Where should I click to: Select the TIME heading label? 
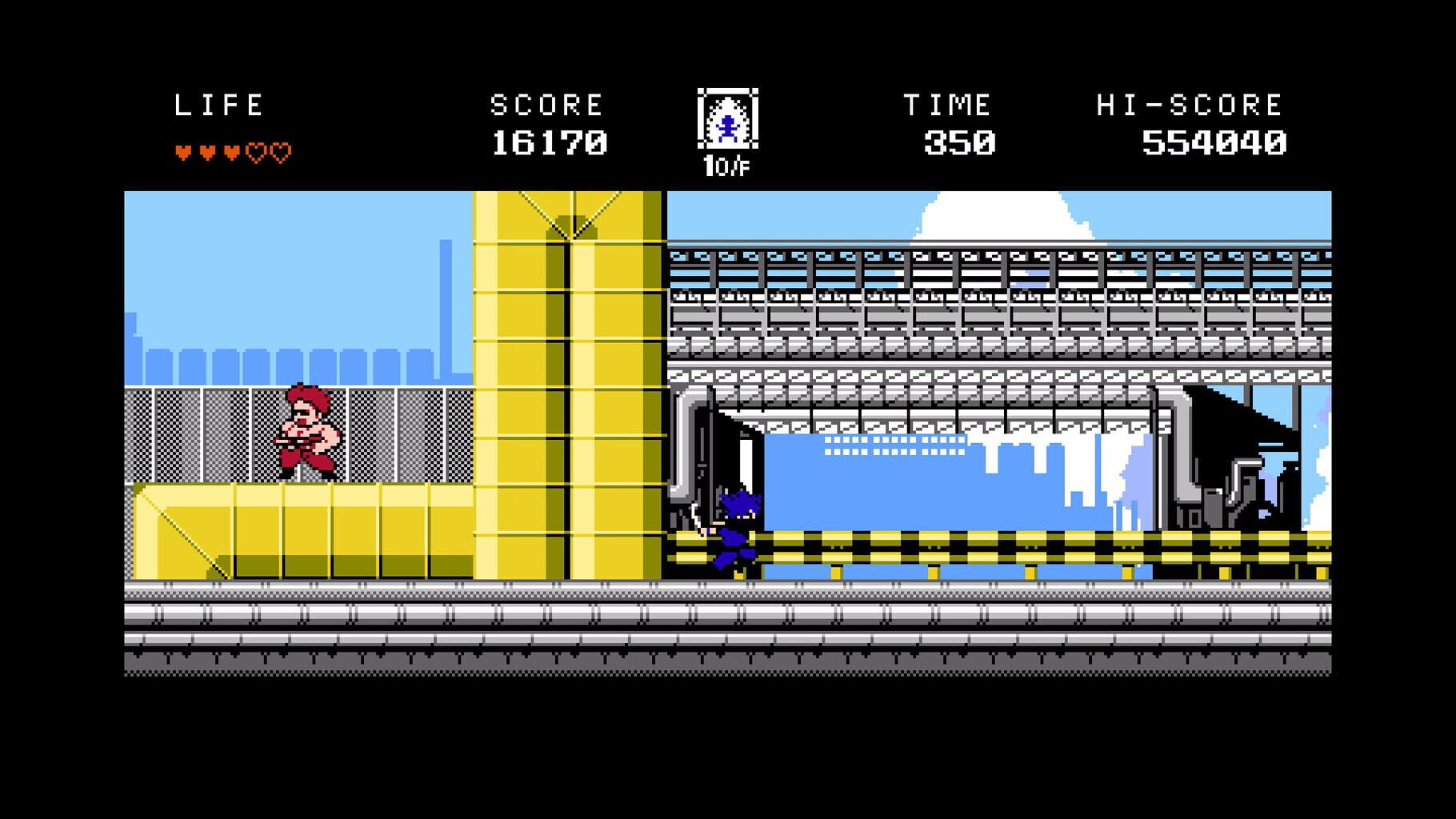(949, 102)
